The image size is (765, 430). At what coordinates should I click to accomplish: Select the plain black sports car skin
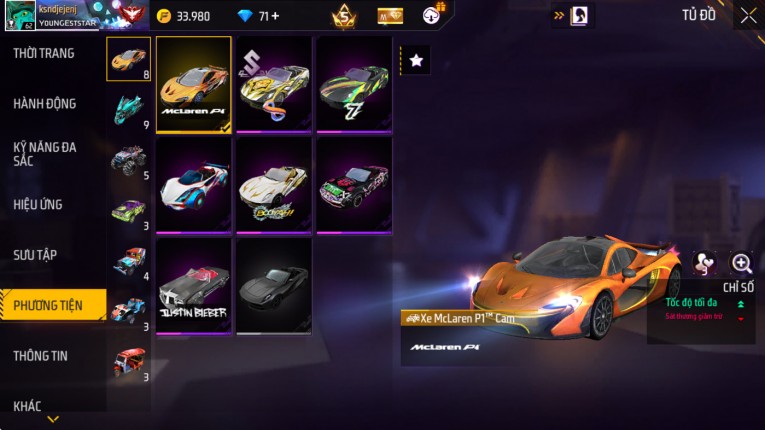274,285
